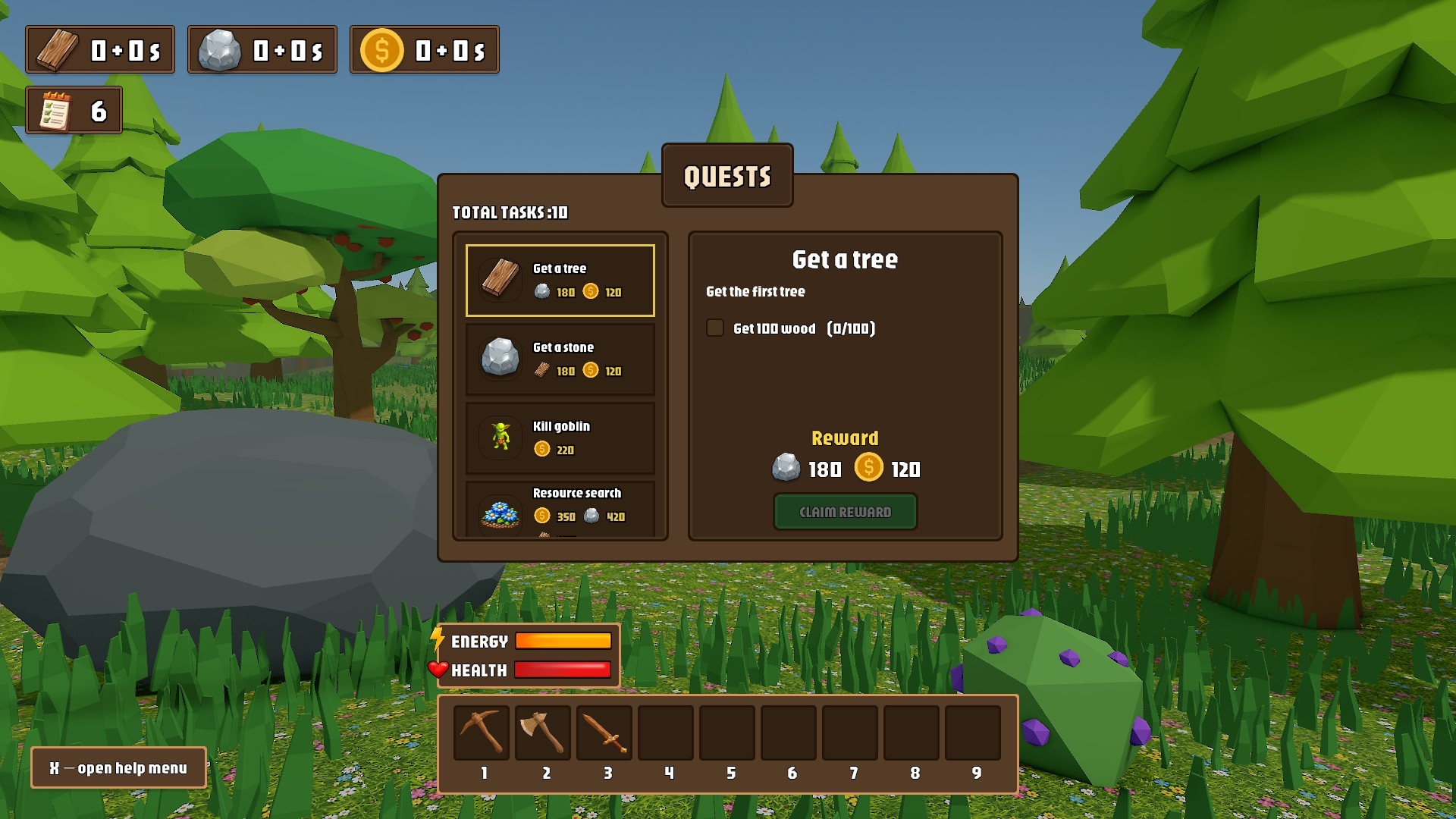
Task: Claim the quest reward
Action: click(845, 512)
